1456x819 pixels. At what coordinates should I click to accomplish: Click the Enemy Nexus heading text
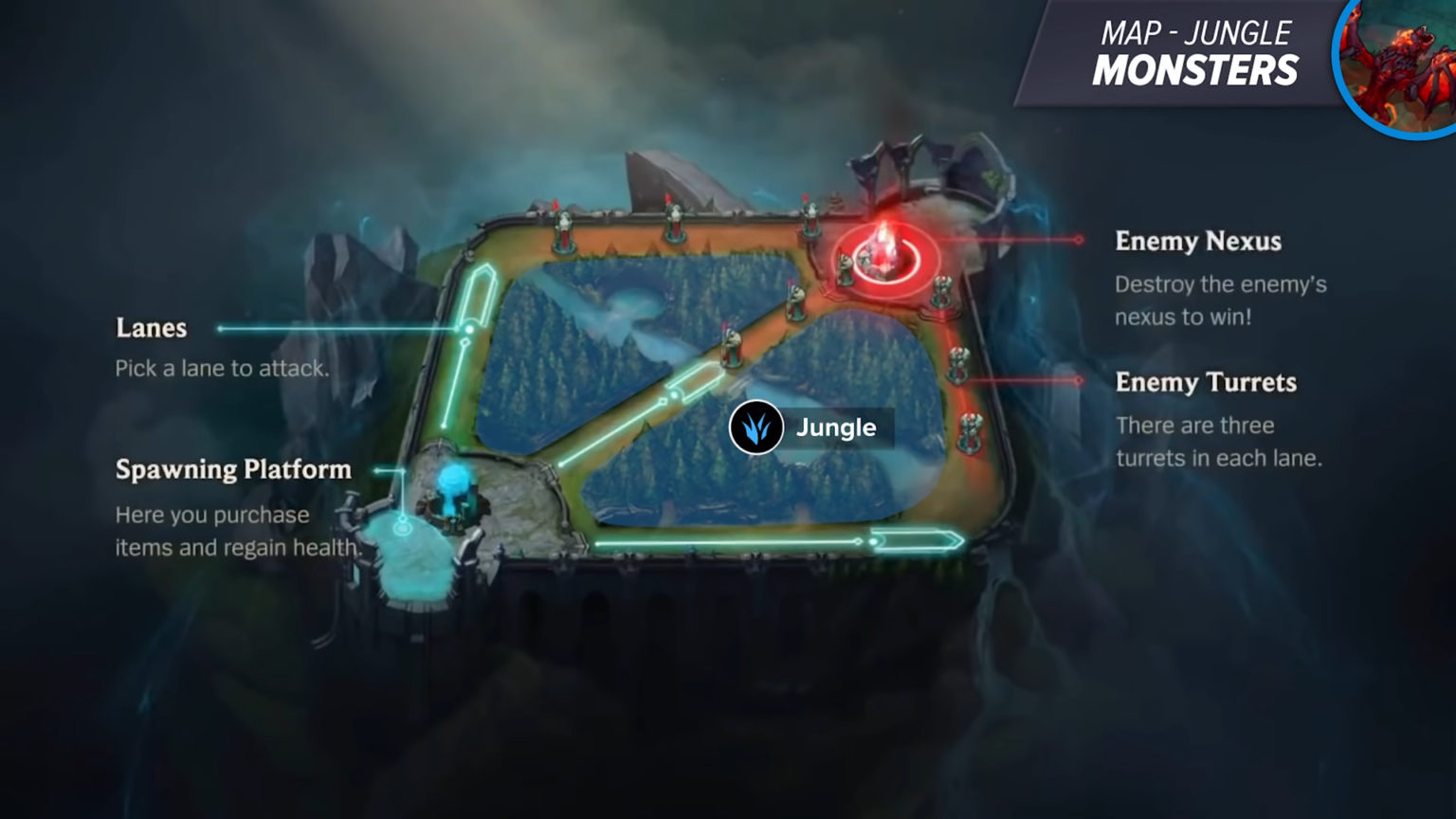[1197, 243]
